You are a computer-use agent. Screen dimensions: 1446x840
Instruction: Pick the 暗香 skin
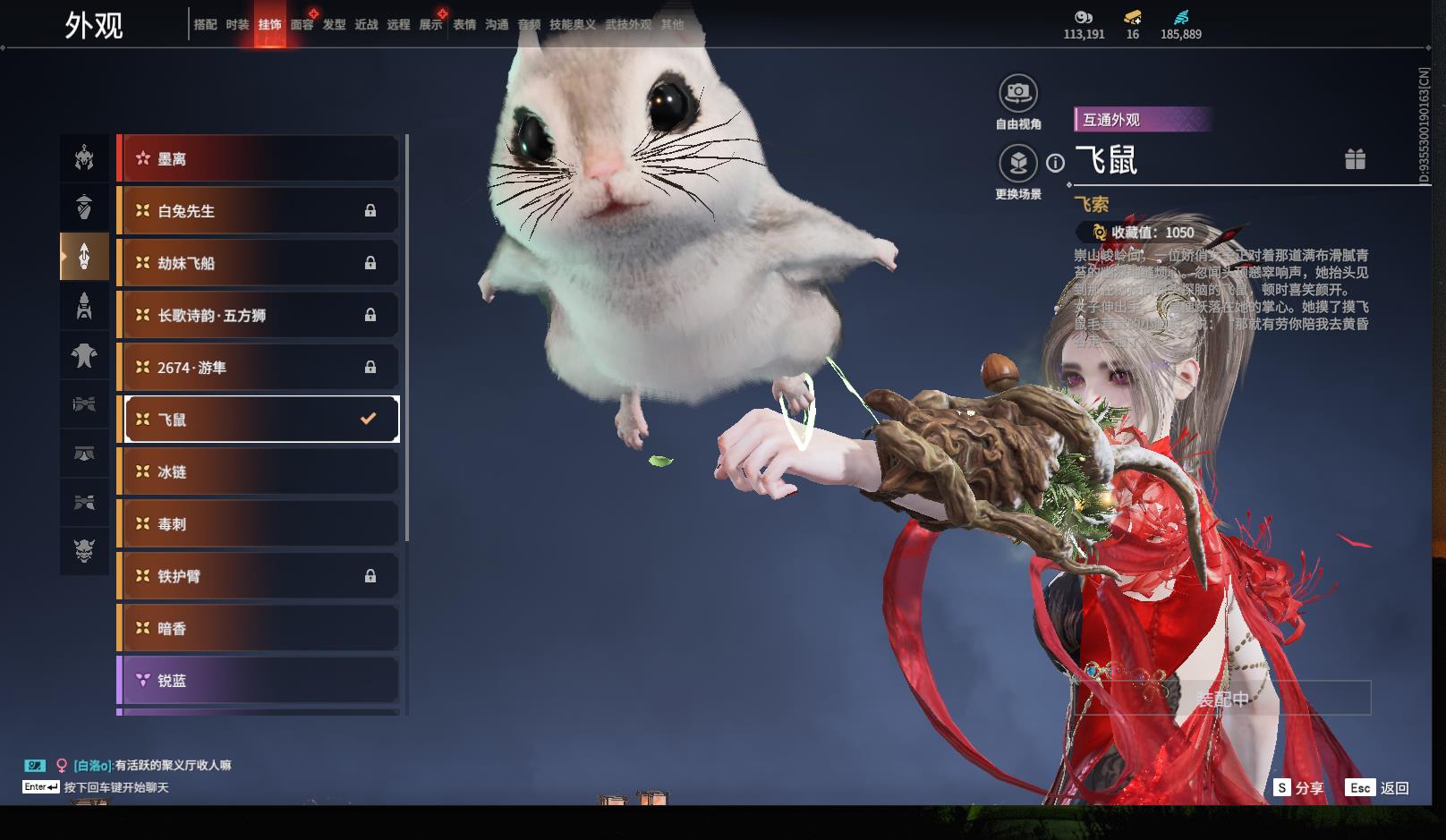259,629
